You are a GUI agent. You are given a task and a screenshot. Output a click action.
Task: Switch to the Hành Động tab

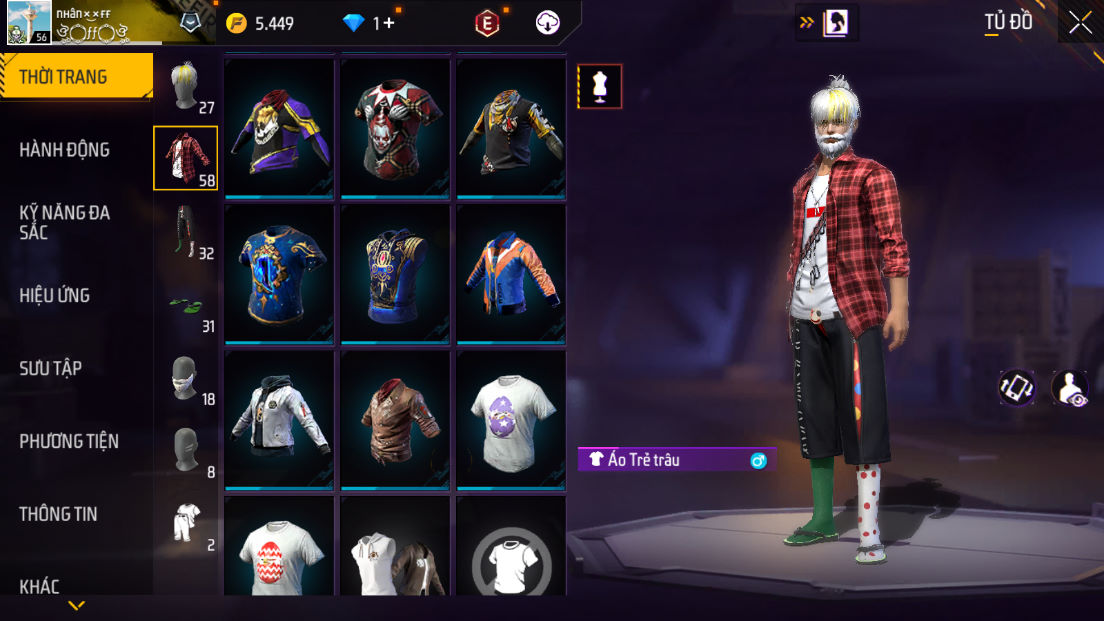pos(65,150)
